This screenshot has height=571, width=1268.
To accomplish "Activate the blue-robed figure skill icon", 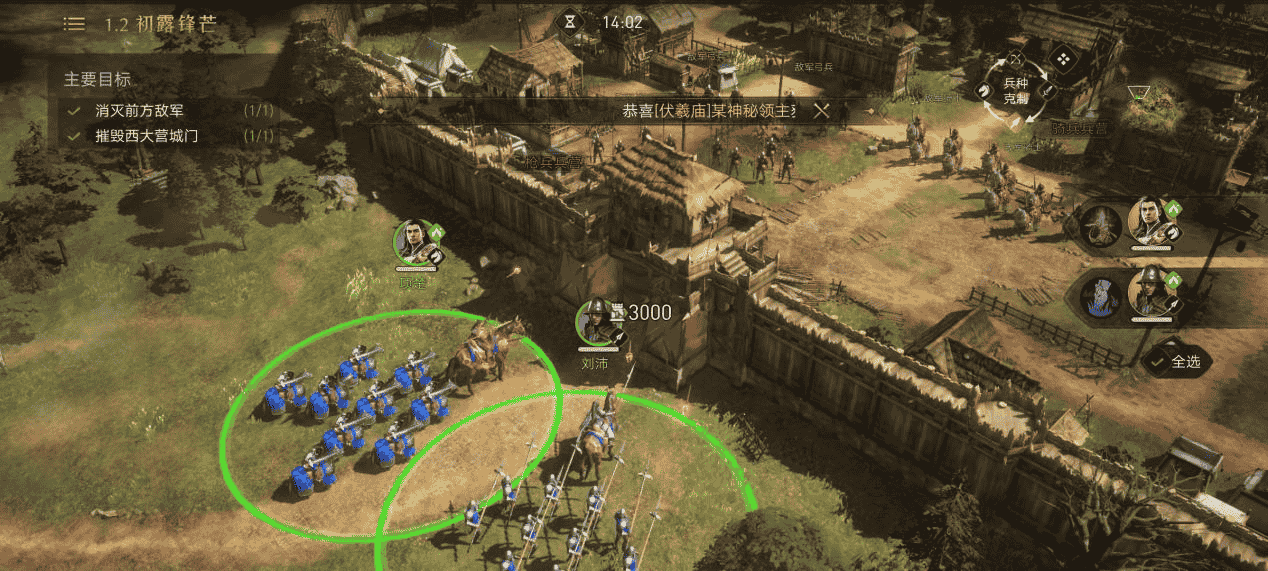I will pyautogui.click(x=1102, y=298).
